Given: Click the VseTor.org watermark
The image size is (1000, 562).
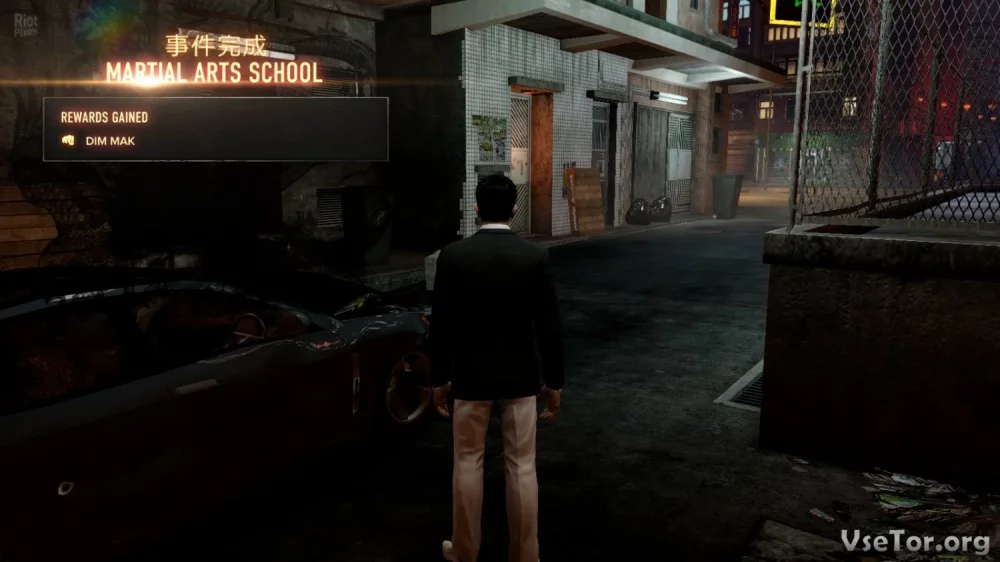Looking at the screenshot, I should pos(915,541).
